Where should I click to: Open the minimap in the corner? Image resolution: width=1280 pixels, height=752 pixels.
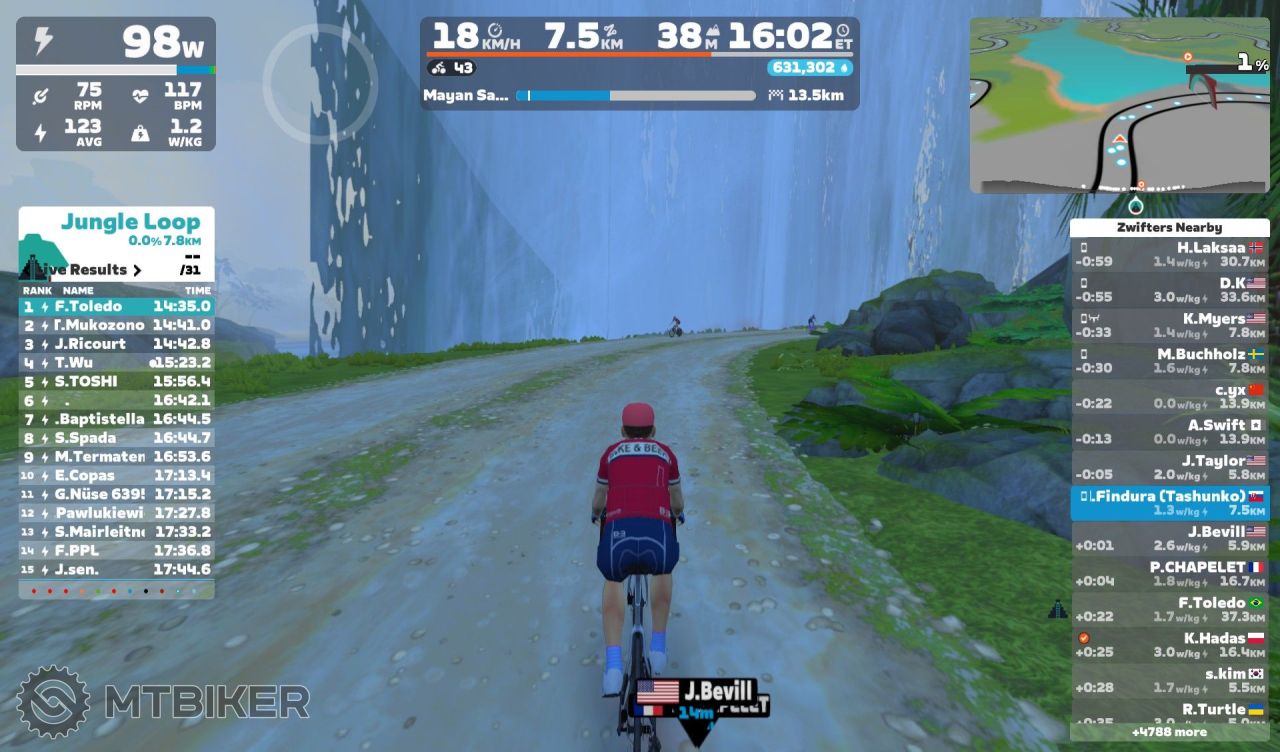pyautogui.click(x=1119, y=105)
